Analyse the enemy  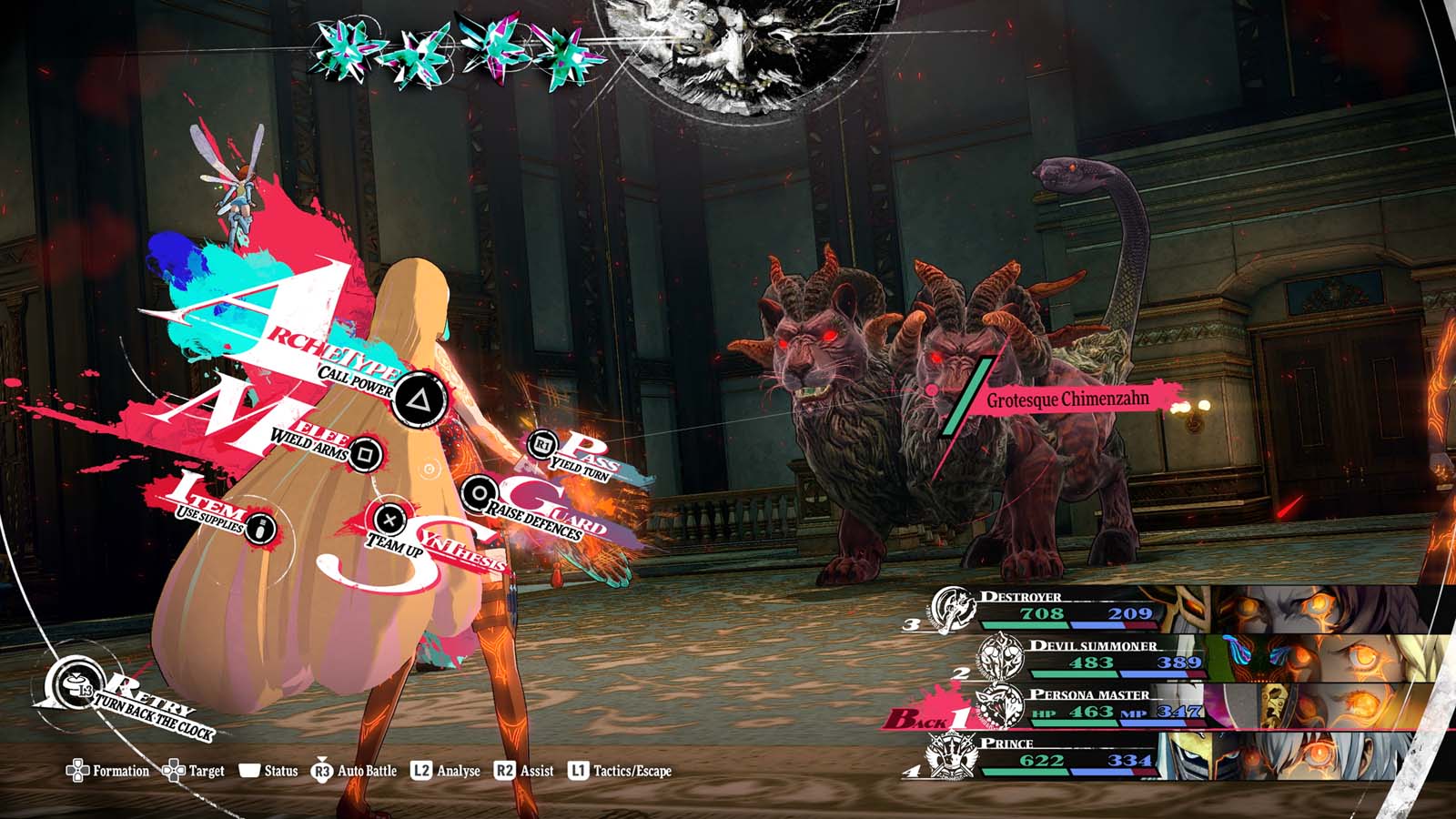[446, 771]
